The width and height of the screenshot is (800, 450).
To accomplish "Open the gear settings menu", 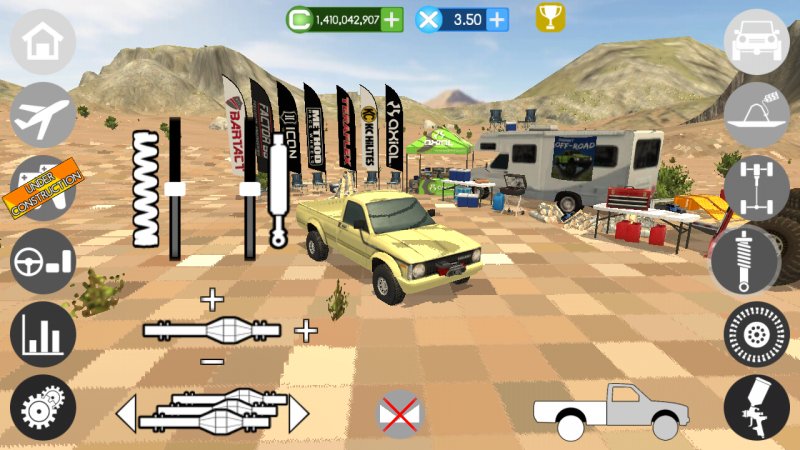I will tap(43, 408).
